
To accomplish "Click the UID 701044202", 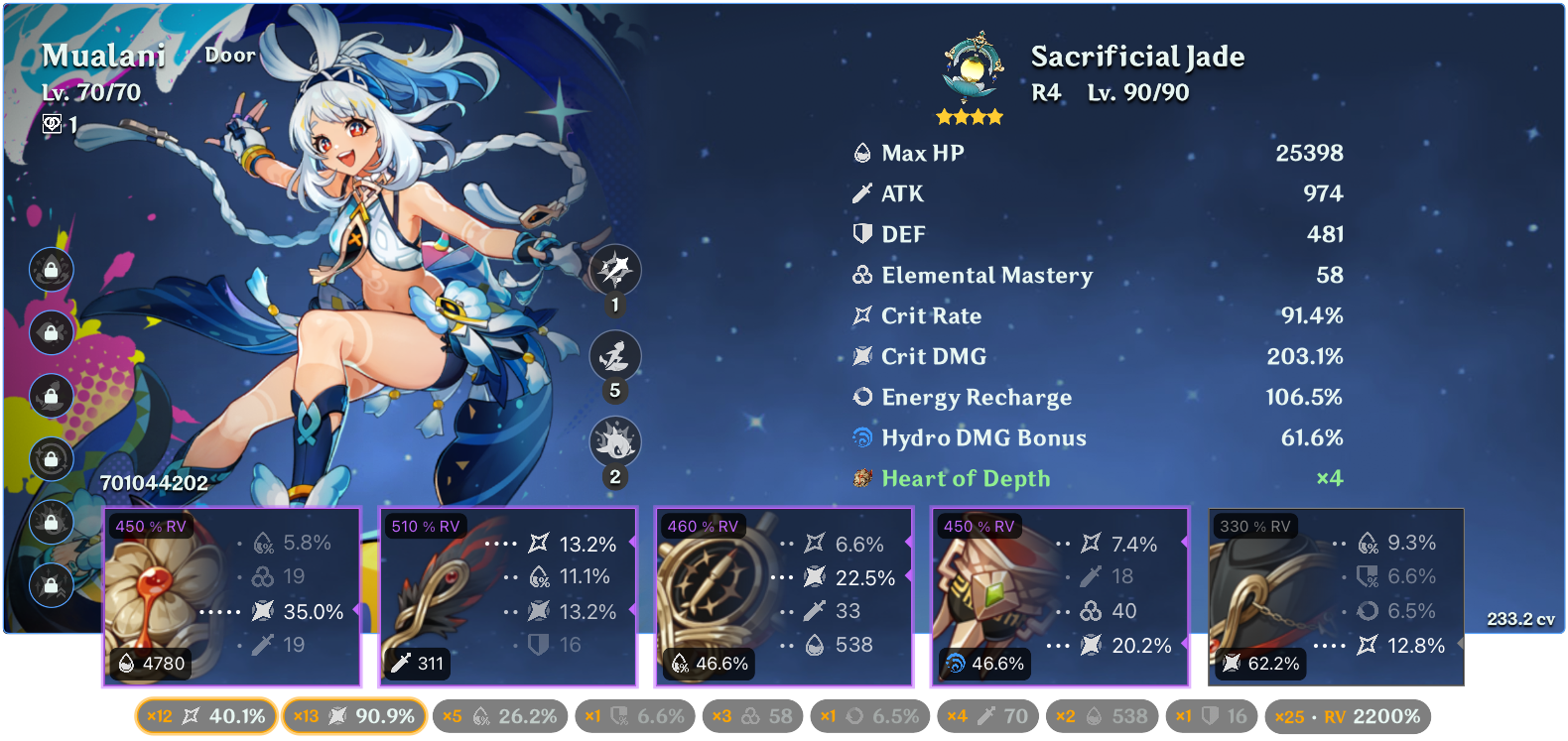I will pyautogui.click(x=152, y=485).
